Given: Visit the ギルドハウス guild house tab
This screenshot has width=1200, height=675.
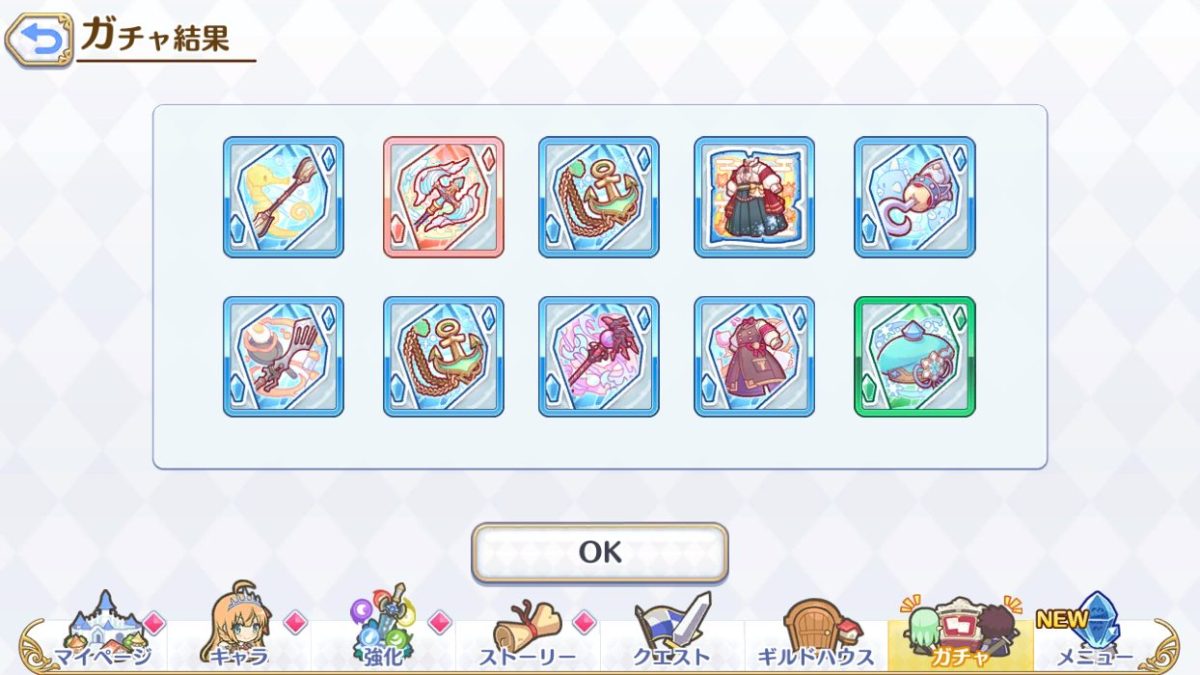Looking at the screenshot, I should 815,630.
